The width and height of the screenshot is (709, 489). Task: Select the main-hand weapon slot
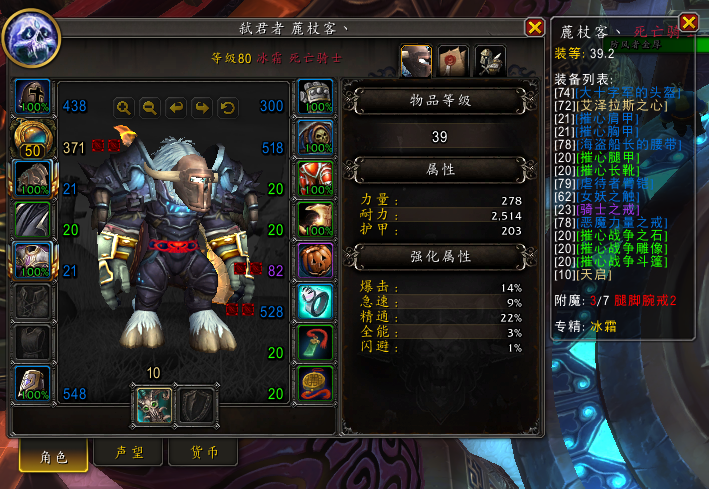pos(155,405)
